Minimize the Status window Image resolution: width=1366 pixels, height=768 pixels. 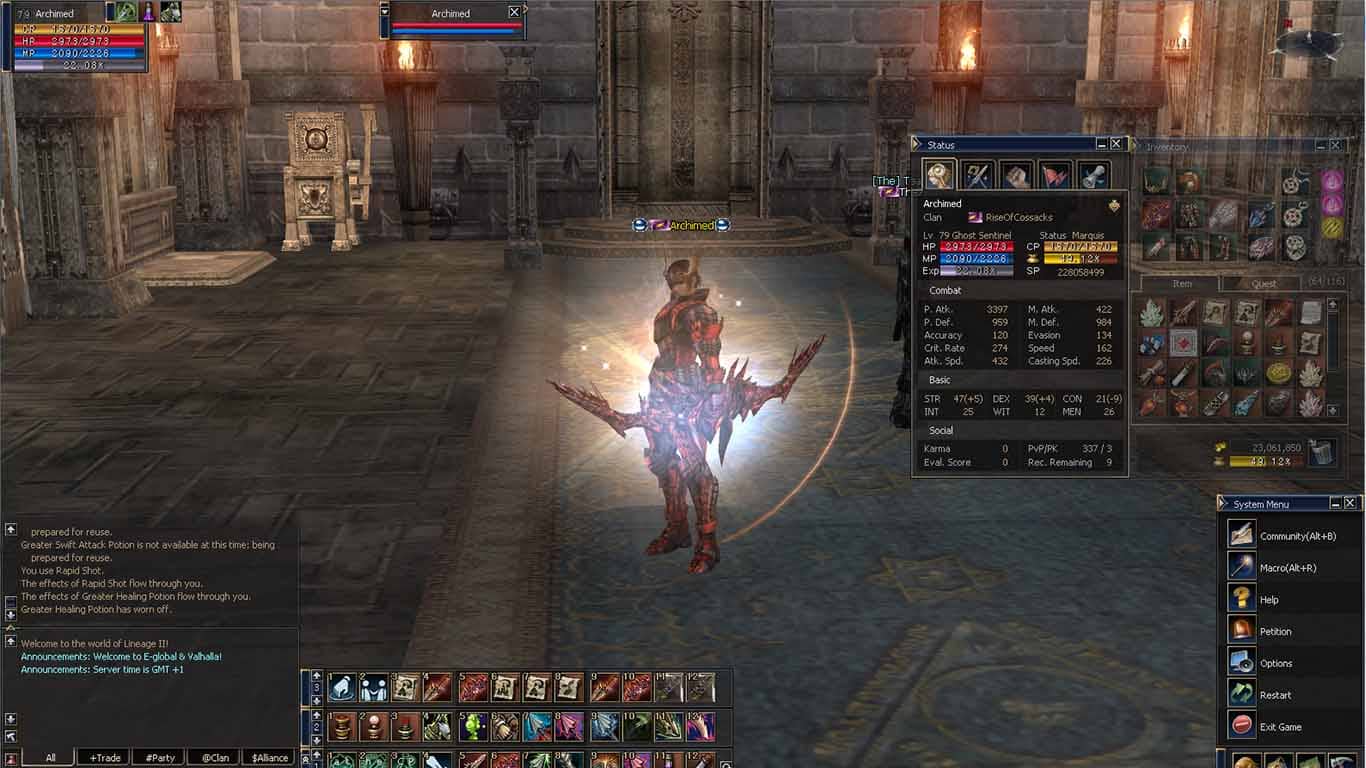(x=1102, y=144)
